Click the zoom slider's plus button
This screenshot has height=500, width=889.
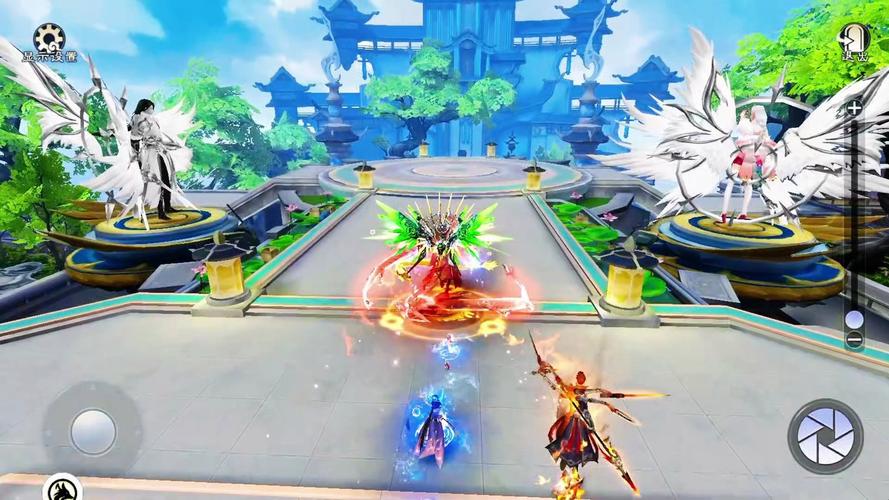point(854,108)
